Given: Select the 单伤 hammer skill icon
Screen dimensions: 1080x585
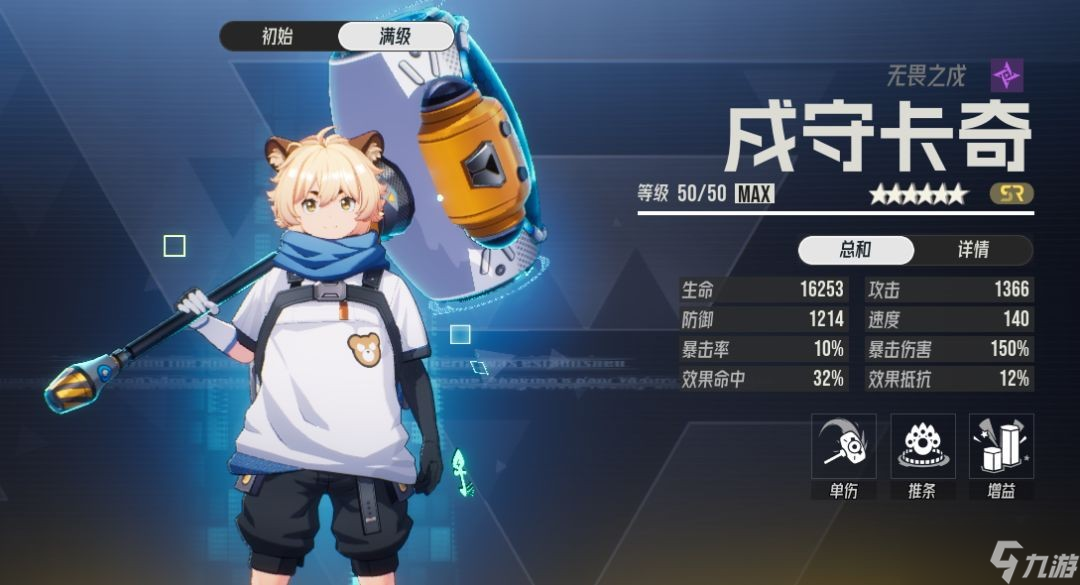Looking at the screenshot, I should [843, 447].
